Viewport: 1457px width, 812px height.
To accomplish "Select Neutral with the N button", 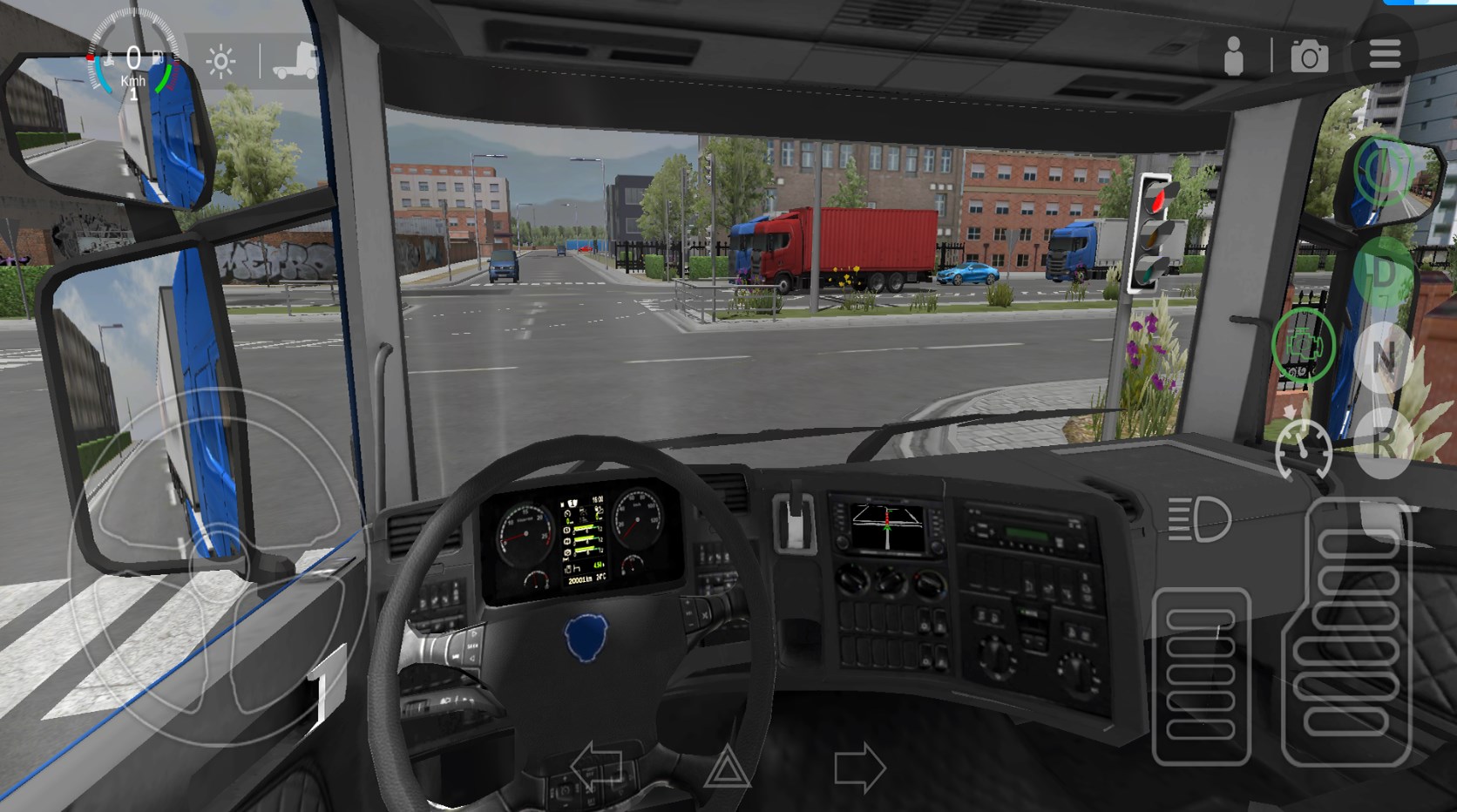I will [x=1384, y=357].
